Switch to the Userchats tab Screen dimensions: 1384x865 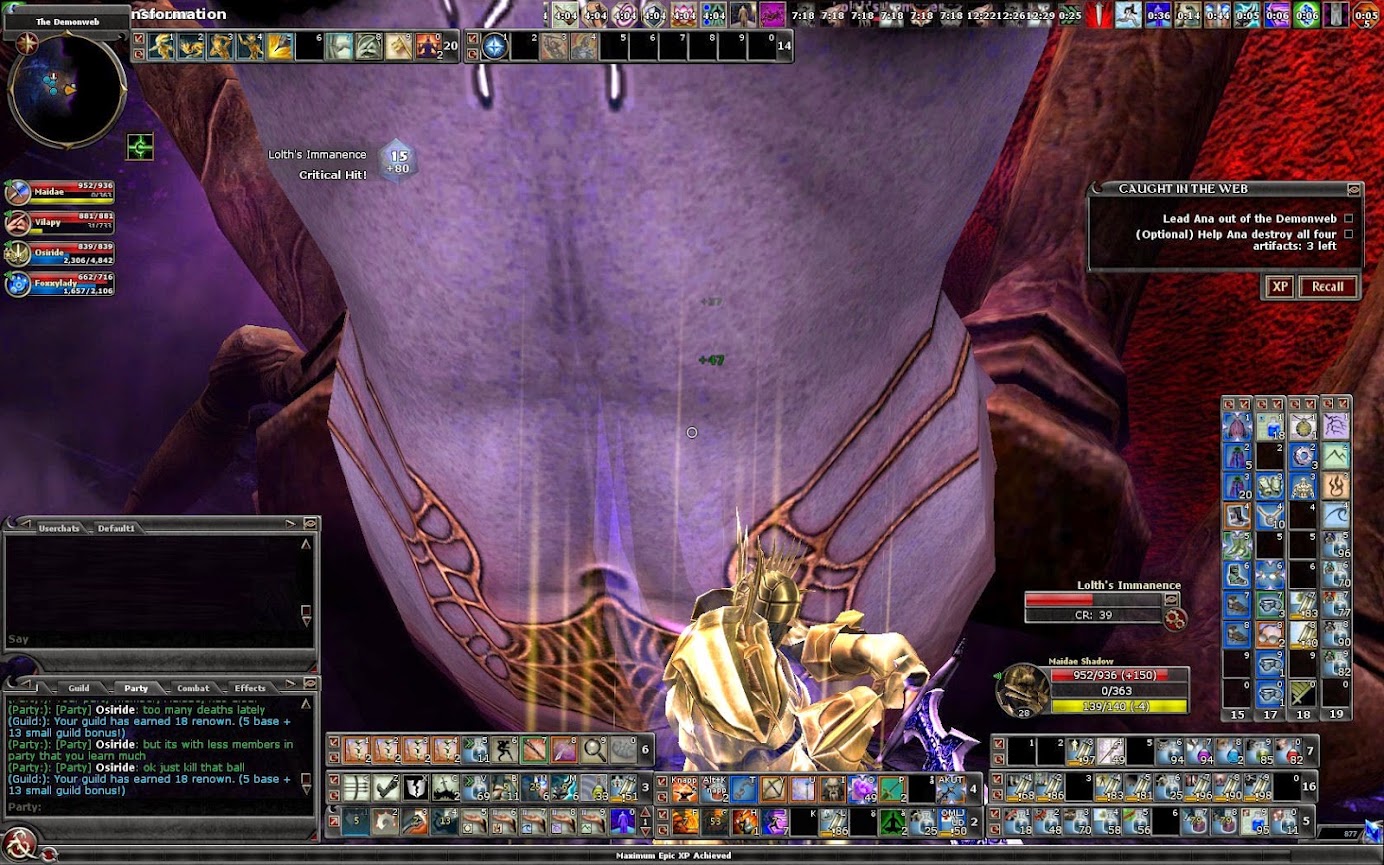pyautogui.click(x=59, y=527)
